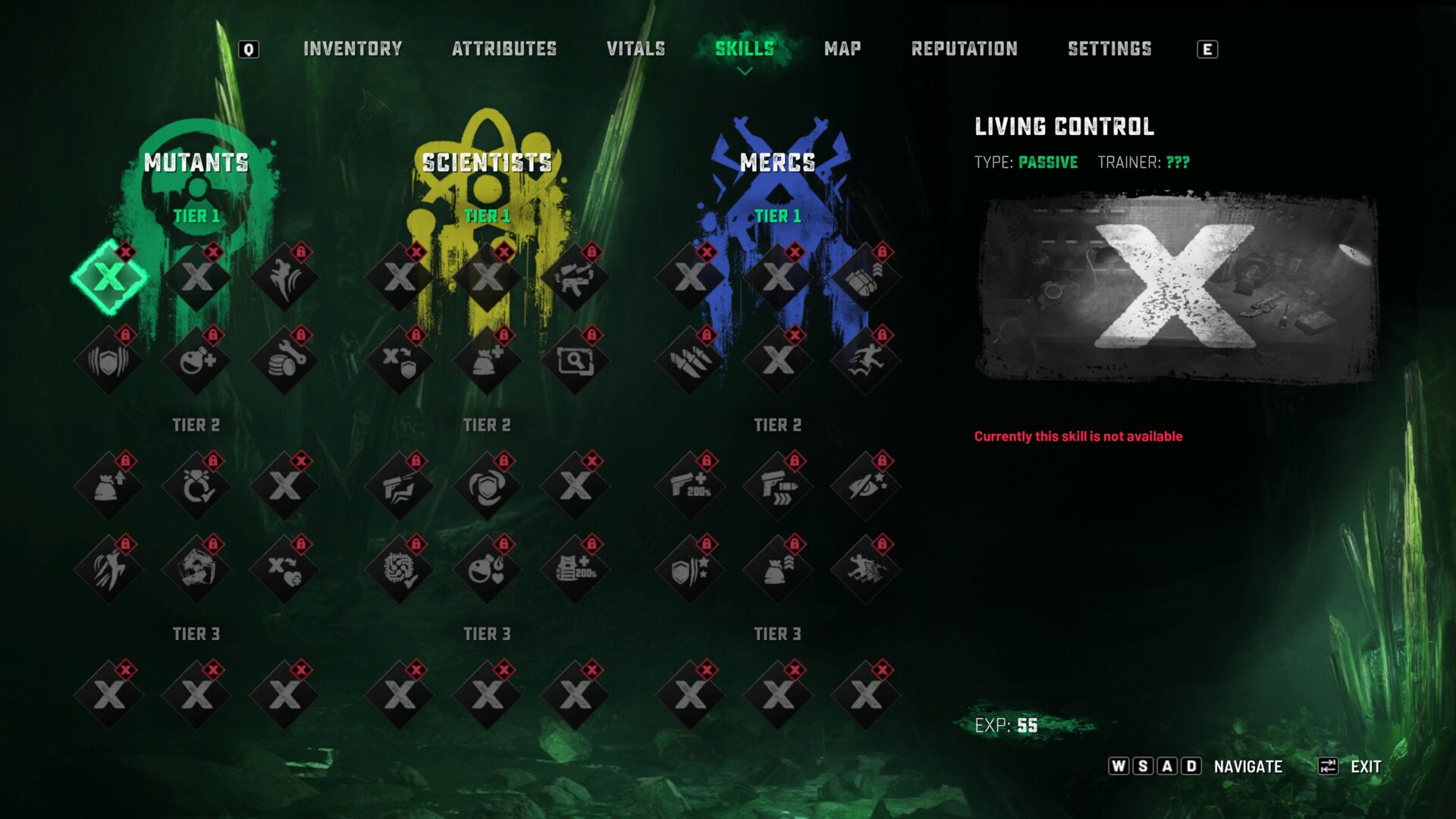
Task: Select the coins and wrench skill
Action: 284,361
